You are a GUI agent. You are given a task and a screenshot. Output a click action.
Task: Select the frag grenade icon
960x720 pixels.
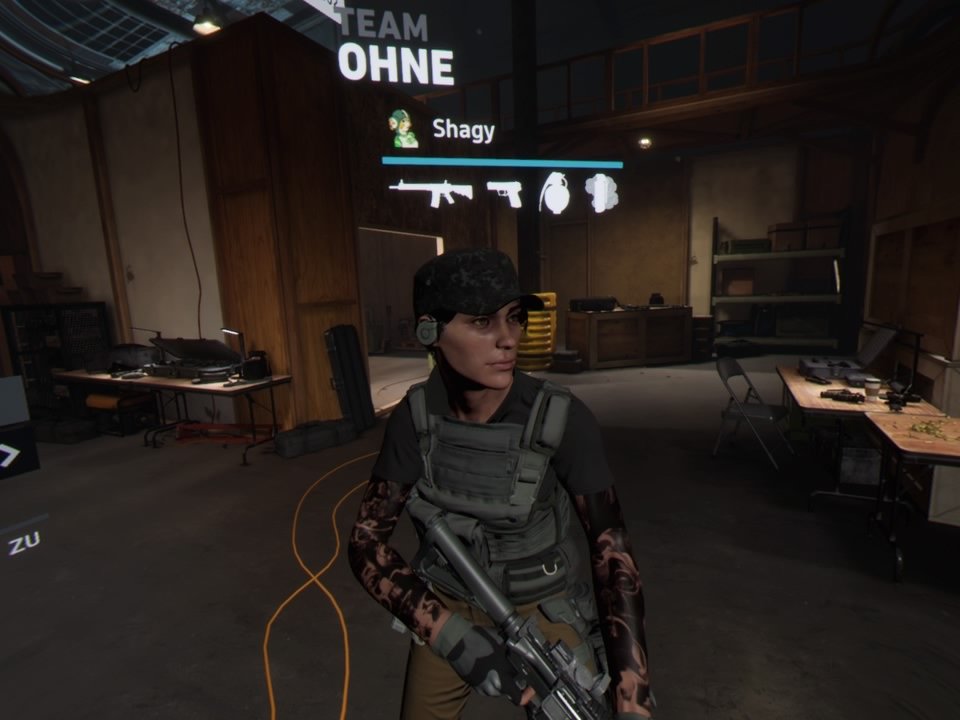tap(554, 192)
